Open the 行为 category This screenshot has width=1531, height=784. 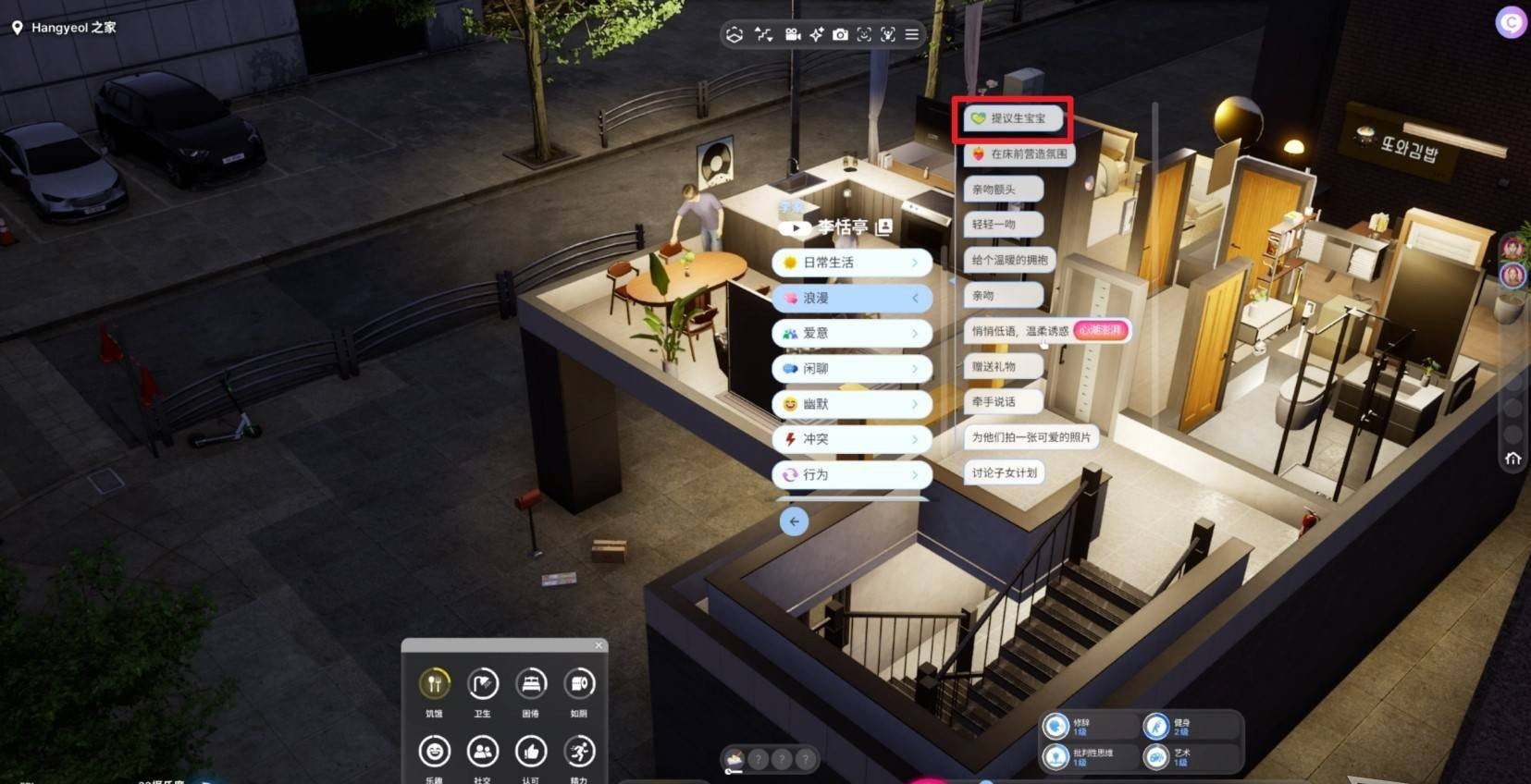[x=851, y=474]
